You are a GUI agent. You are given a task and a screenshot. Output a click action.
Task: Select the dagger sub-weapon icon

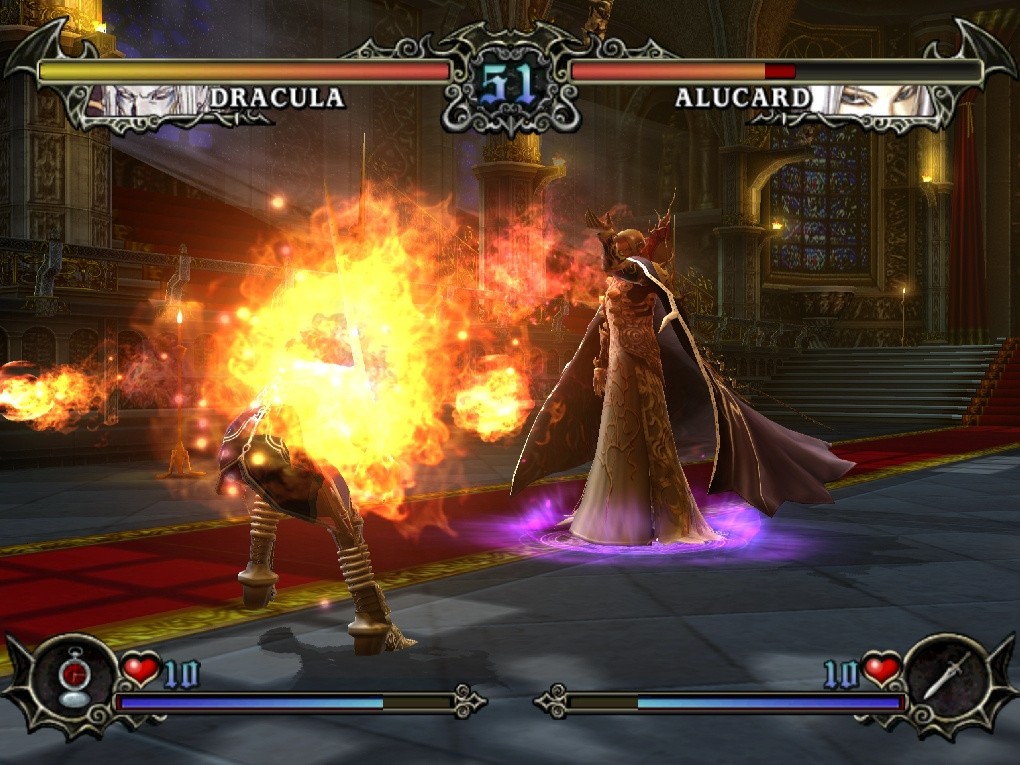944,679
